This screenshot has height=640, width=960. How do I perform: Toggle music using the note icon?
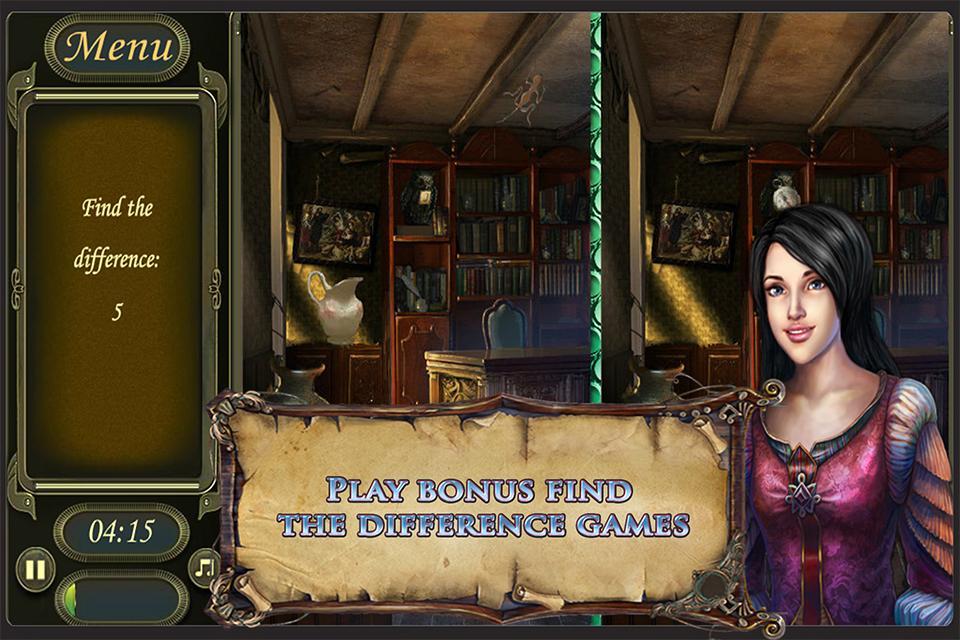pyautogui.click(x=205, y=567)
